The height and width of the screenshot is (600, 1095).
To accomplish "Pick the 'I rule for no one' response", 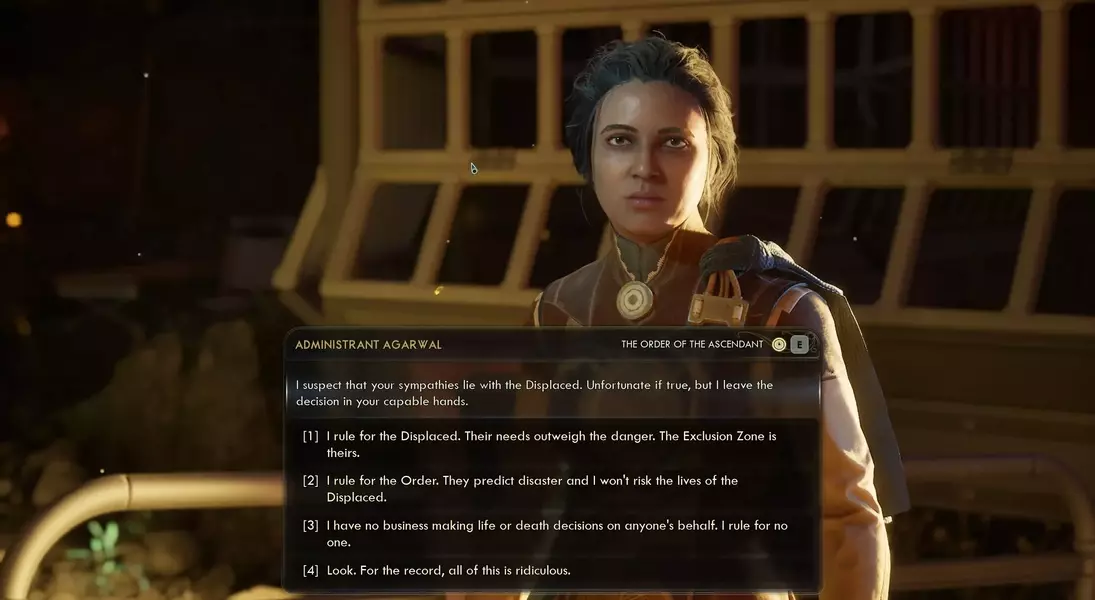I will coord(544,533).
